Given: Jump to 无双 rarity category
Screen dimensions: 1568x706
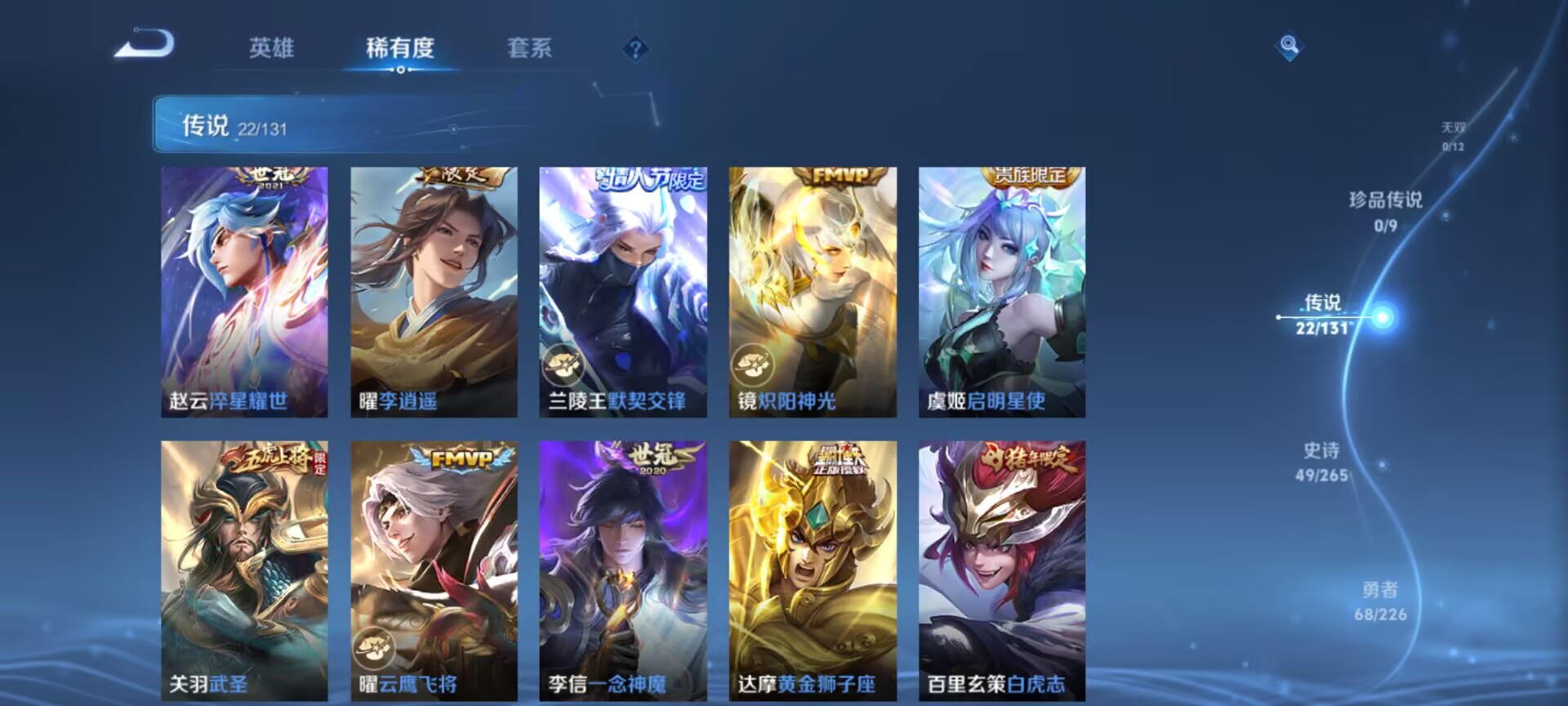Looking at the screenshot, I should (x=1452, y=136).
